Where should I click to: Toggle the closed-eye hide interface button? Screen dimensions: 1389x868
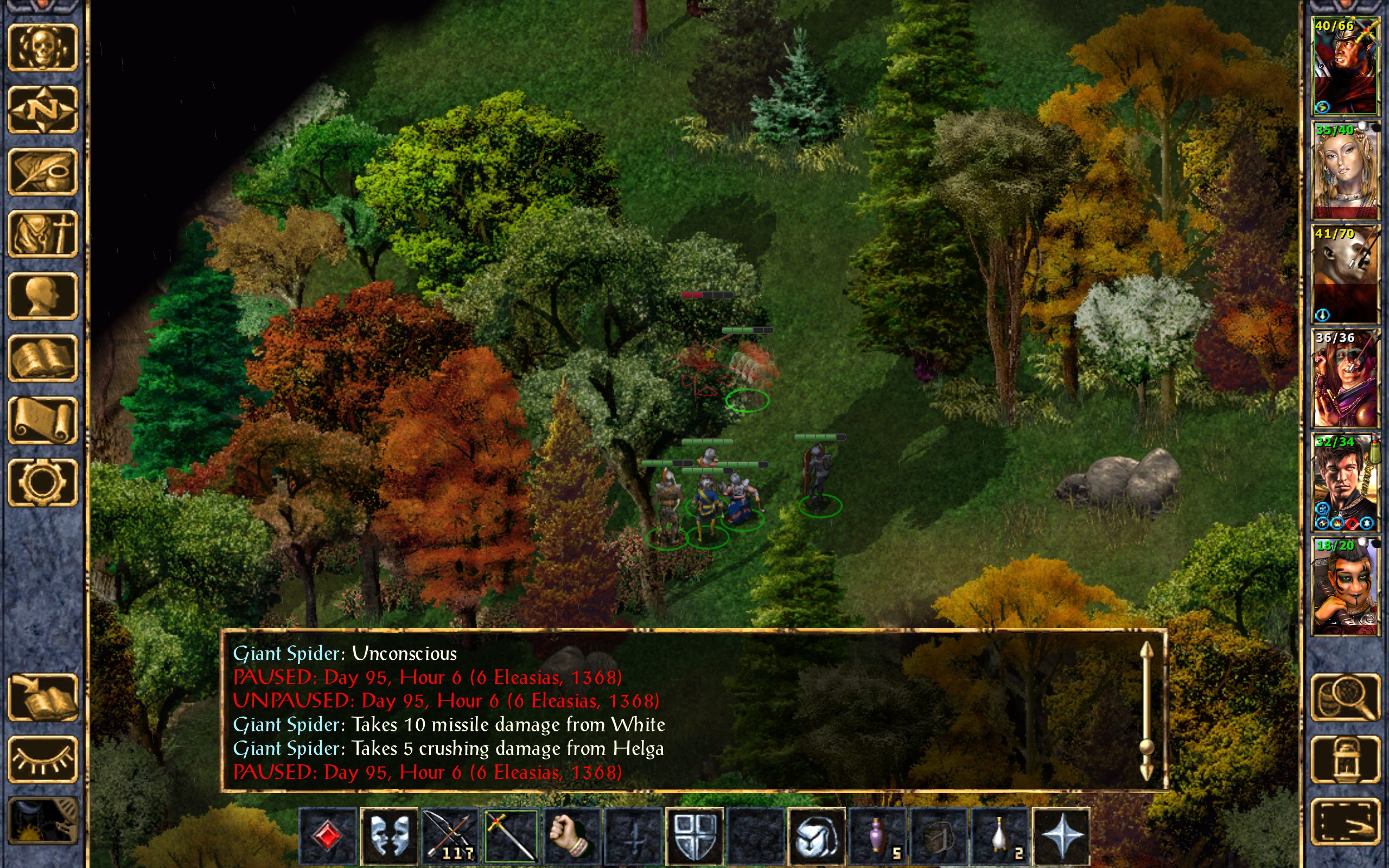pos(42,759)
